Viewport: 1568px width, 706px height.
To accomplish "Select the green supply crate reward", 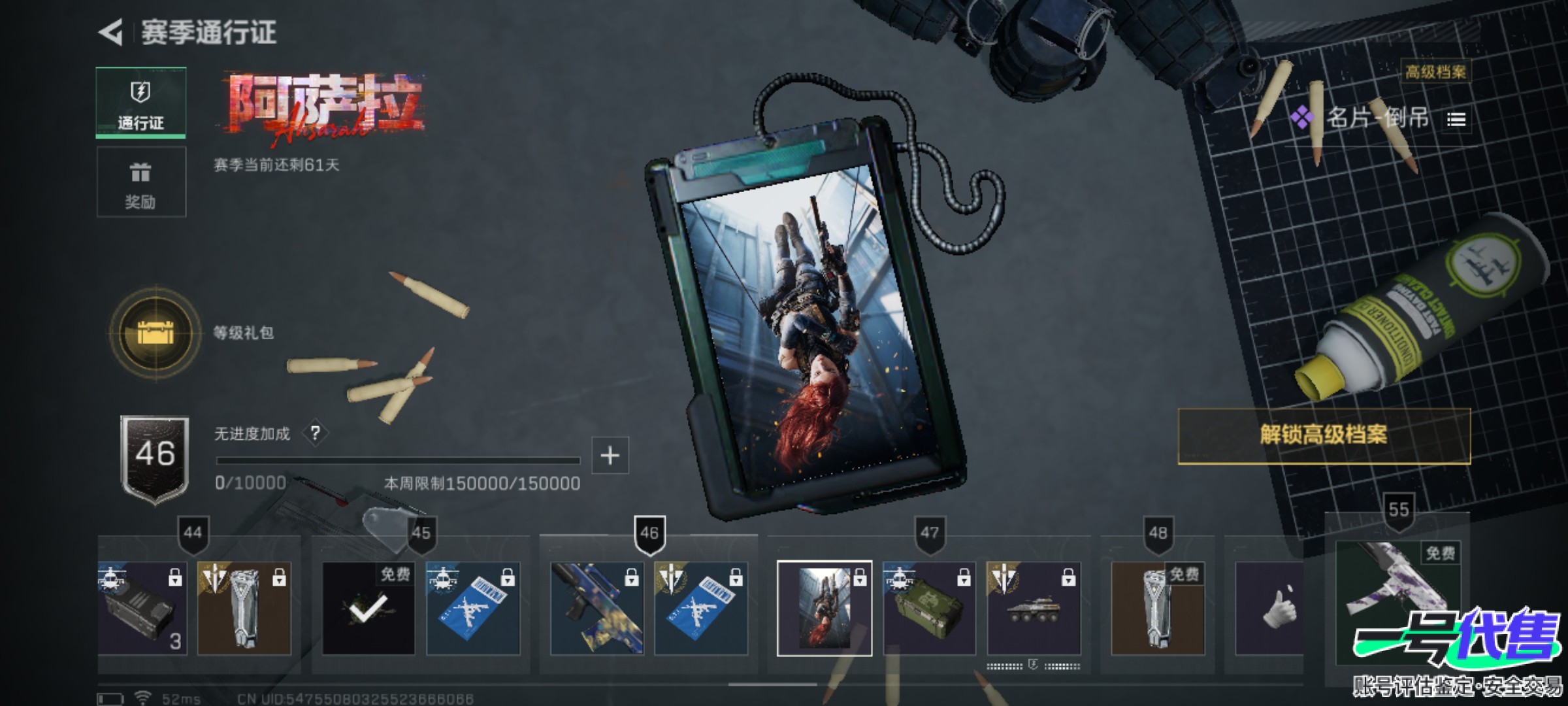I will tap(928, 608).
